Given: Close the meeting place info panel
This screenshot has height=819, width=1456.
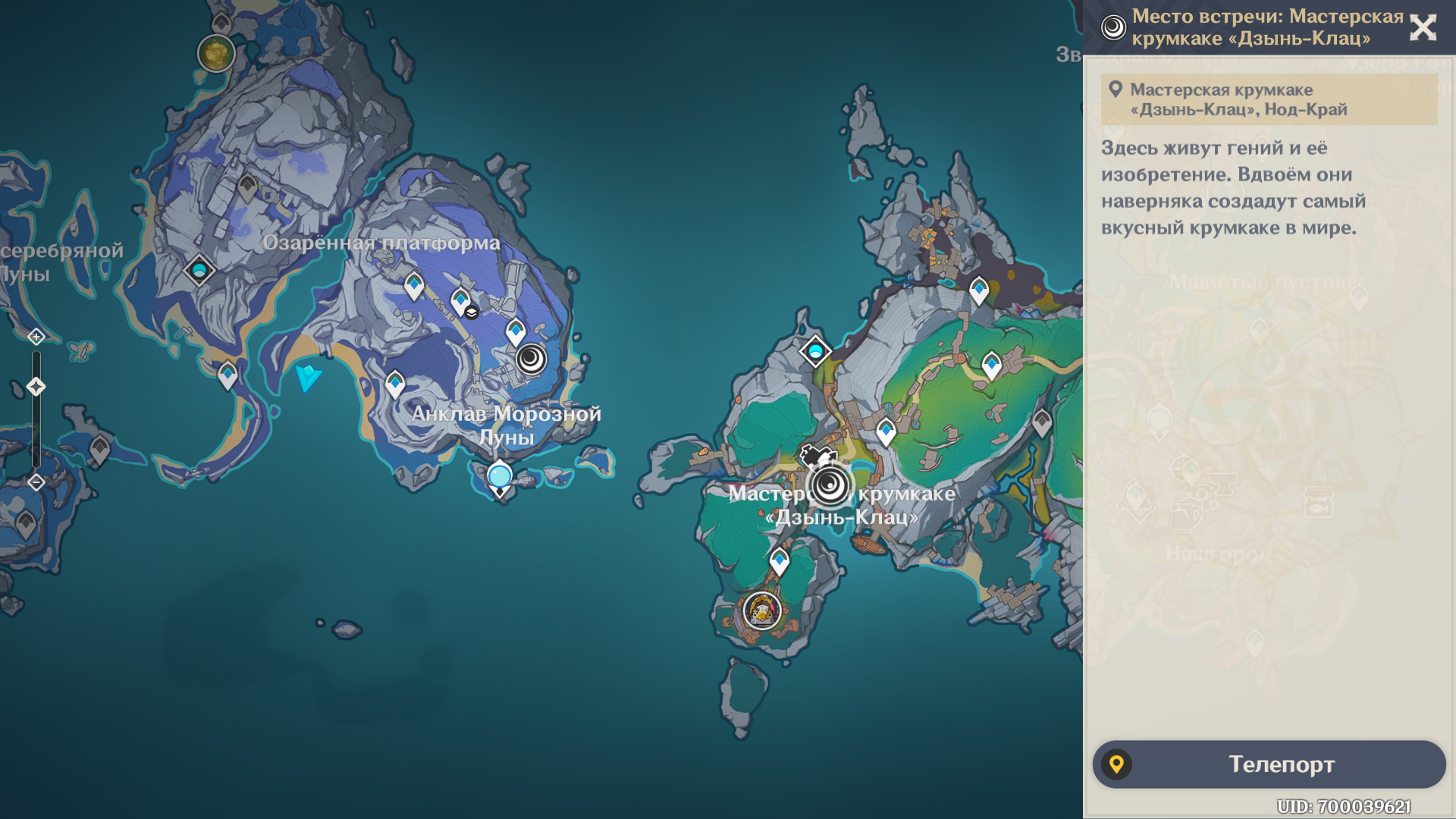Looking at the screenshot, I should click(x=1423, y=28).
